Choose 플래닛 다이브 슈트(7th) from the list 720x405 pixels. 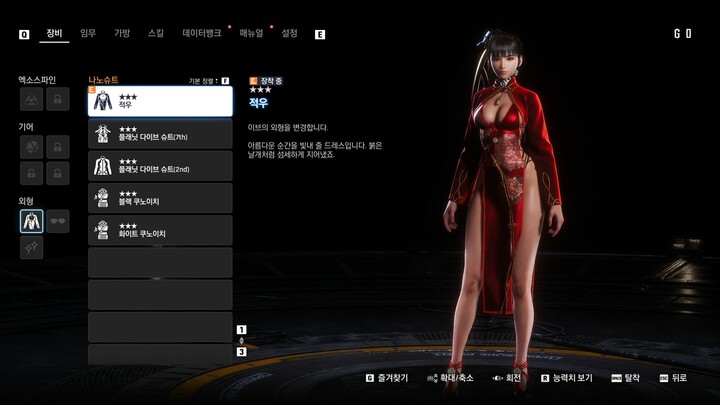point(160,133)
